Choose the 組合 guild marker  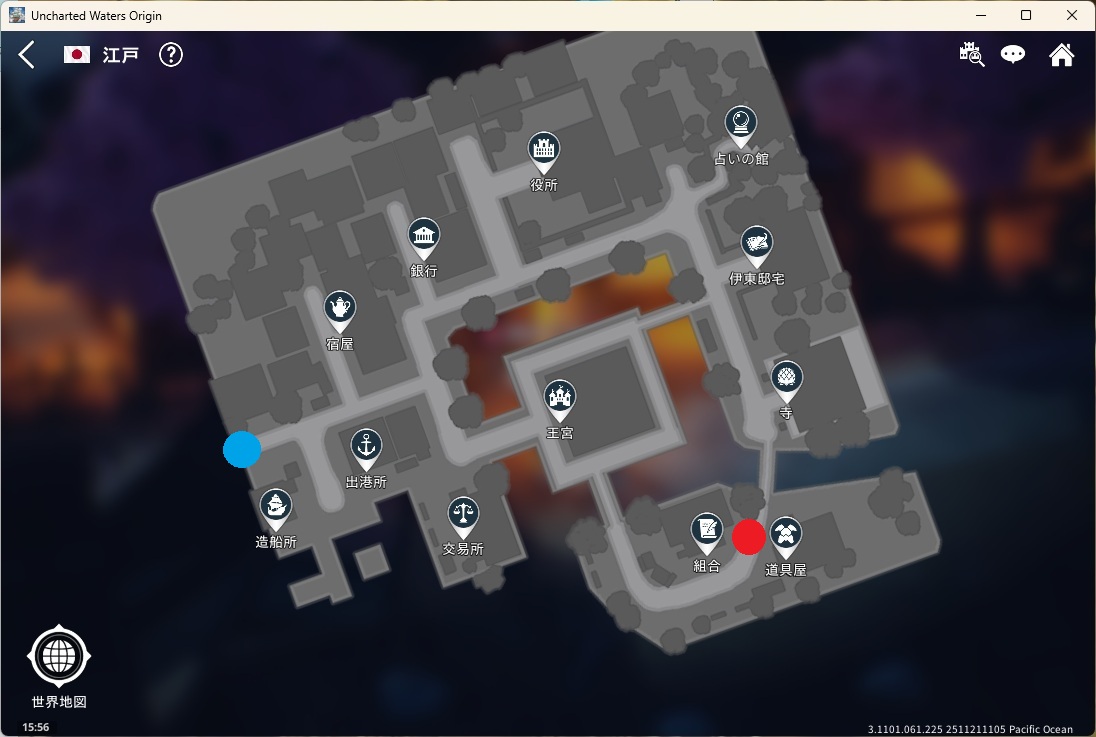(x=707, y=533)
